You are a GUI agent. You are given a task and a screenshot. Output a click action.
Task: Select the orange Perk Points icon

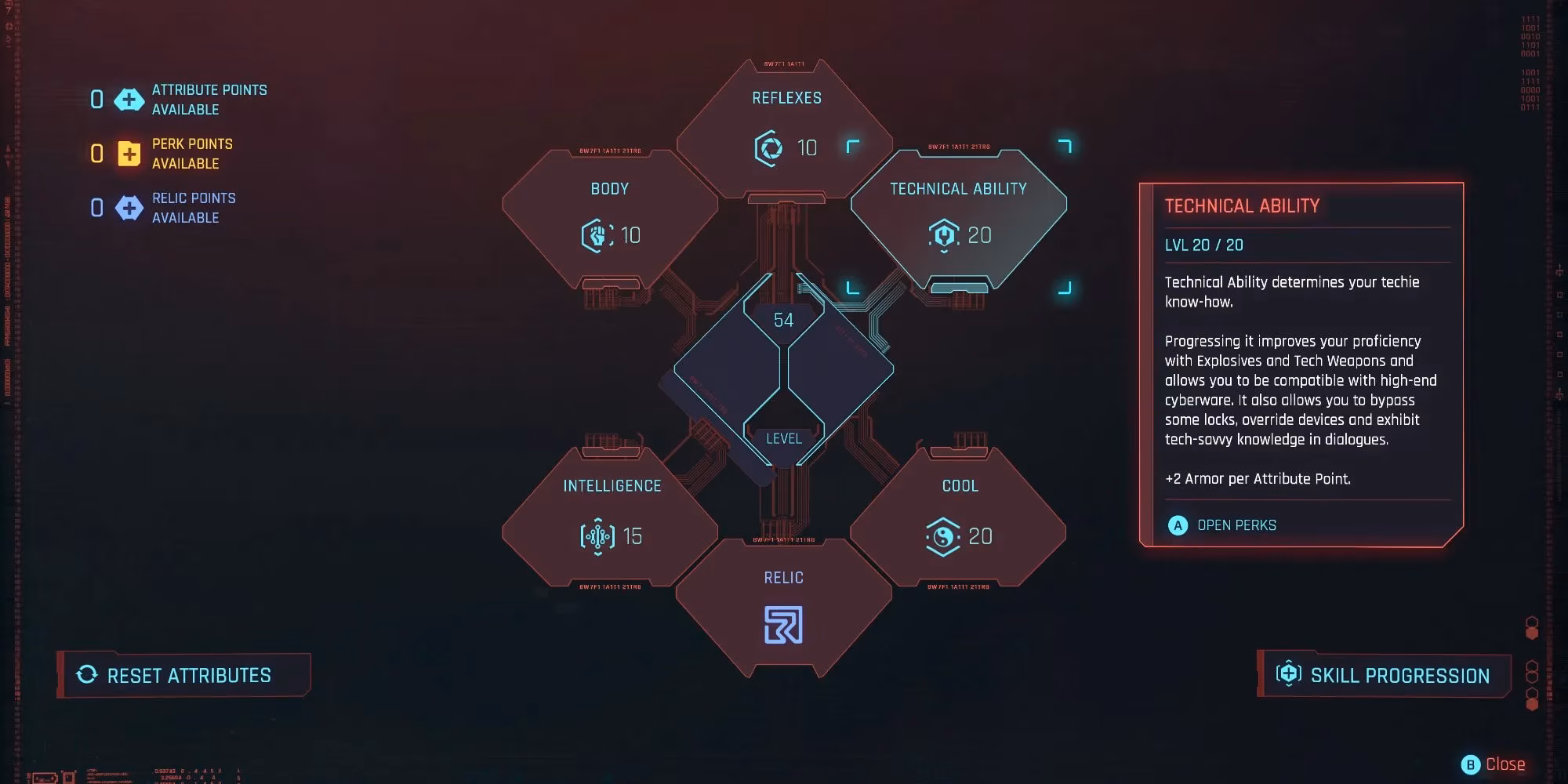click(128, 154)
